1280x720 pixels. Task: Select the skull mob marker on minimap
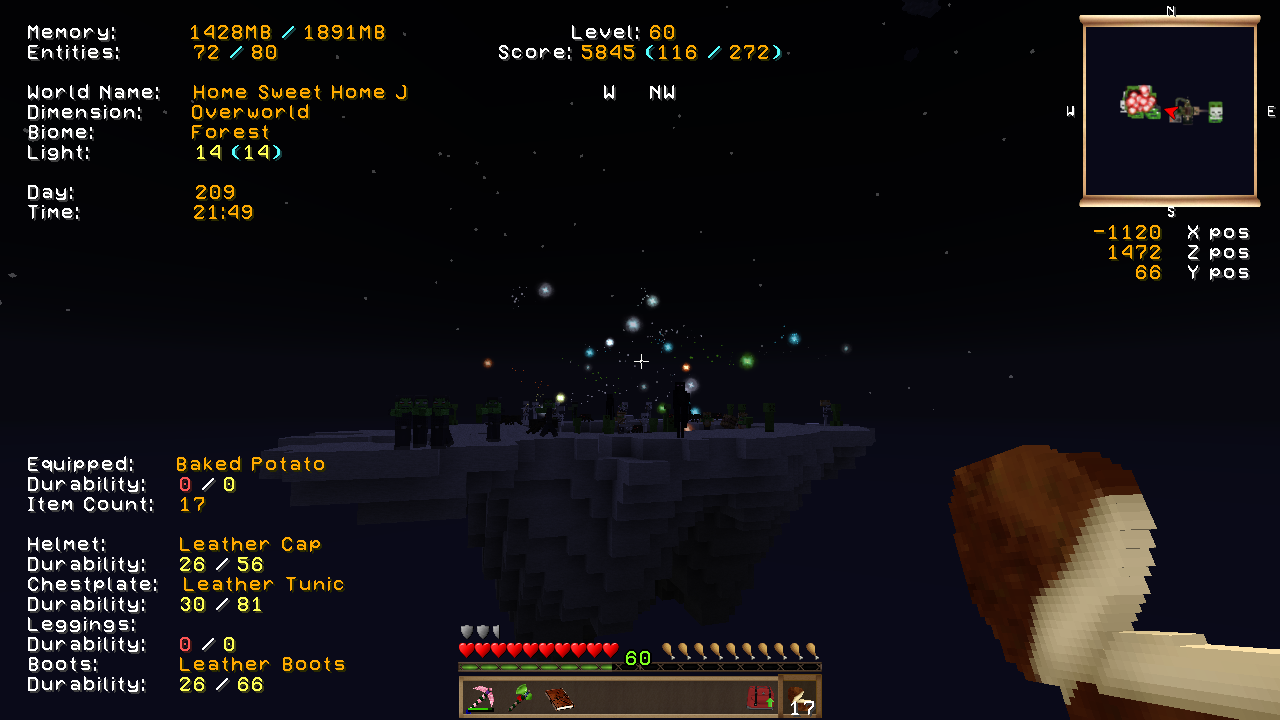[x=1215, y=112]
